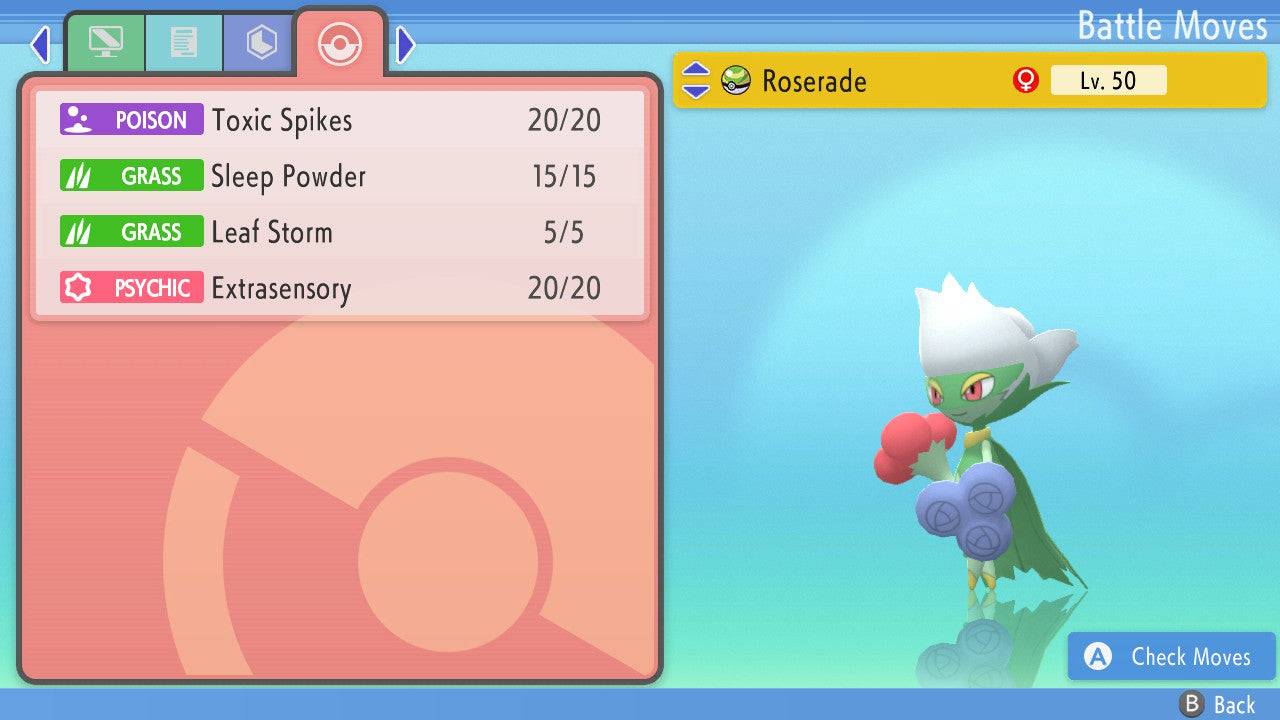Viewport: 1280px width, 720px height.
Task: Open the trainer memo document tab
Action: (183, 43)
